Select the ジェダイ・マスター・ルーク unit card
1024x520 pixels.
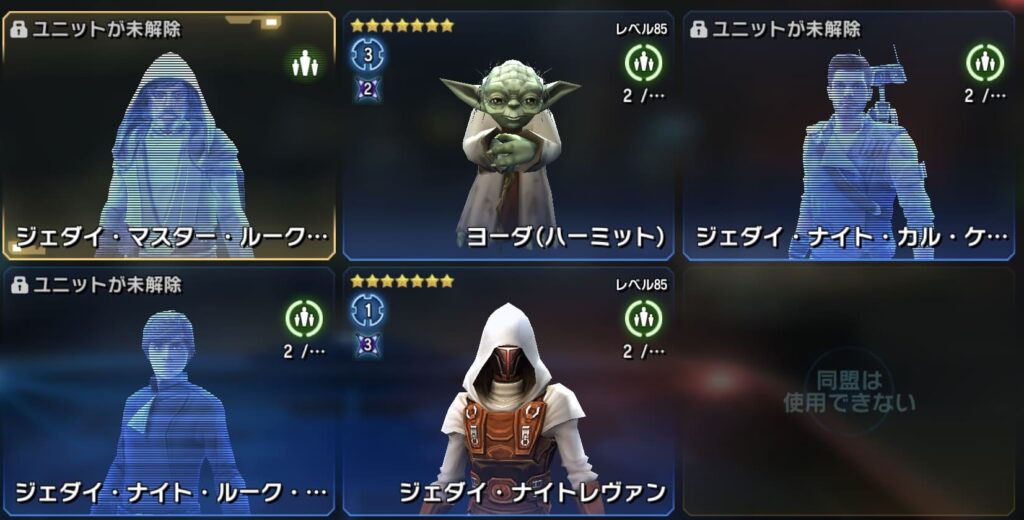(168, 136)
